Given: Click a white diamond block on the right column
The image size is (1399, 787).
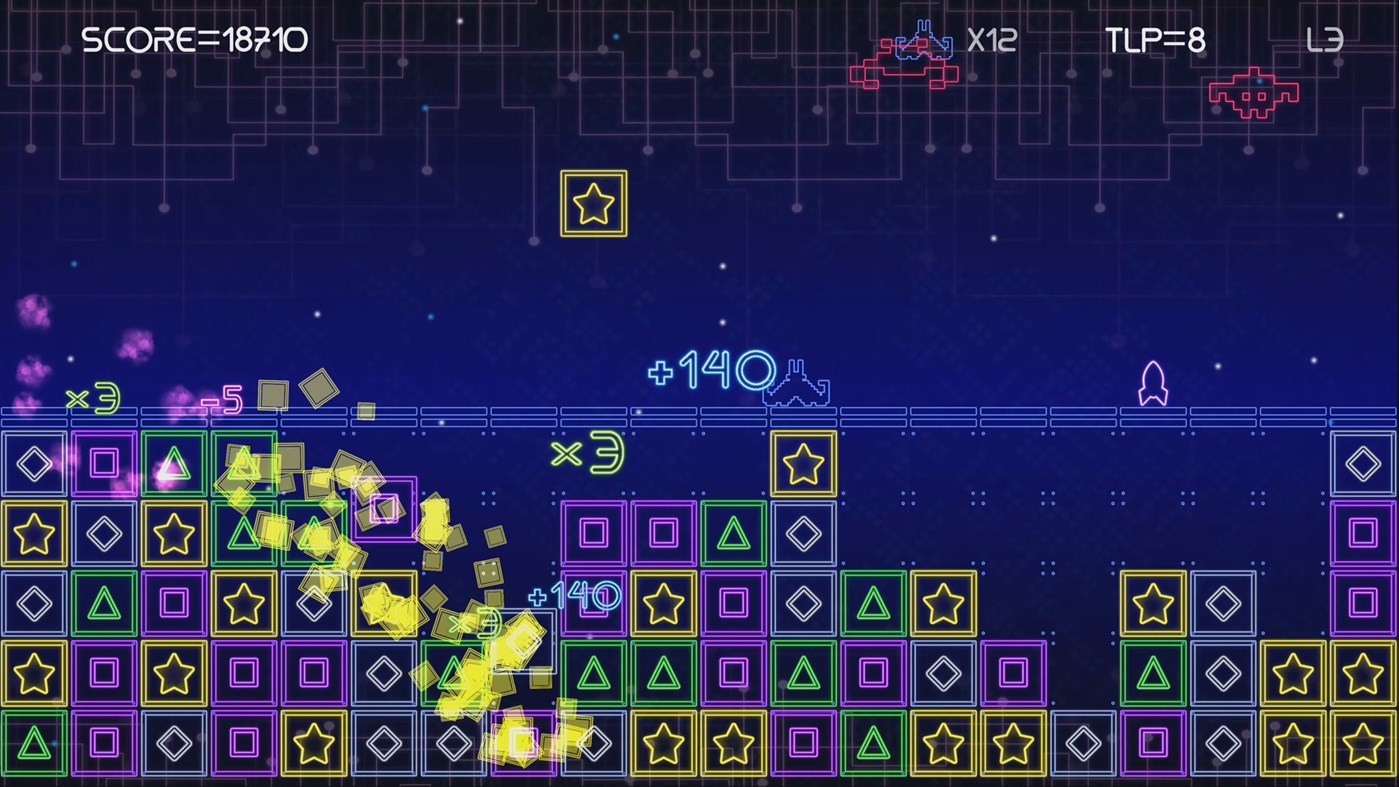Looking at the screenshot, I should (1364, 463).
